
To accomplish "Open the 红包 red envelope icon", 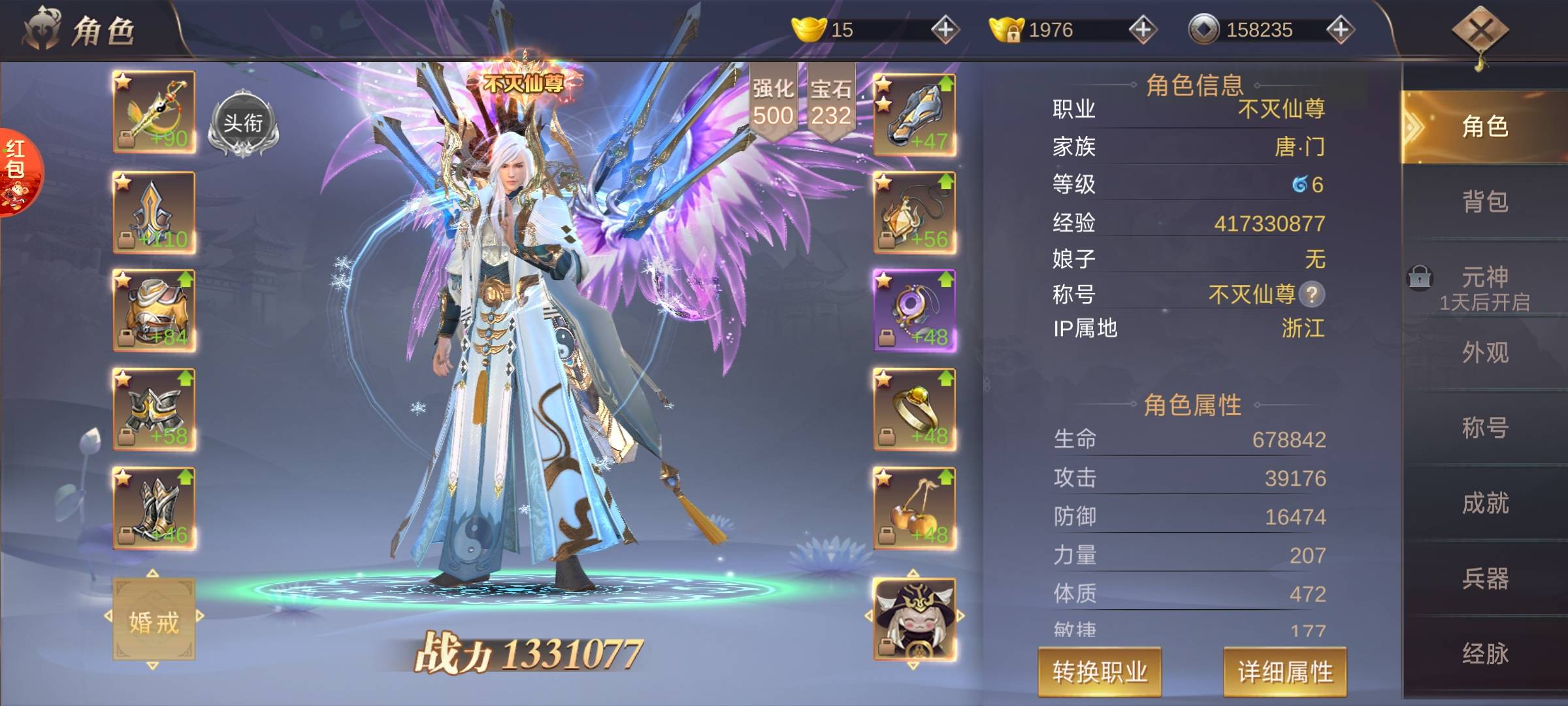I will click(x=16, y=171).
